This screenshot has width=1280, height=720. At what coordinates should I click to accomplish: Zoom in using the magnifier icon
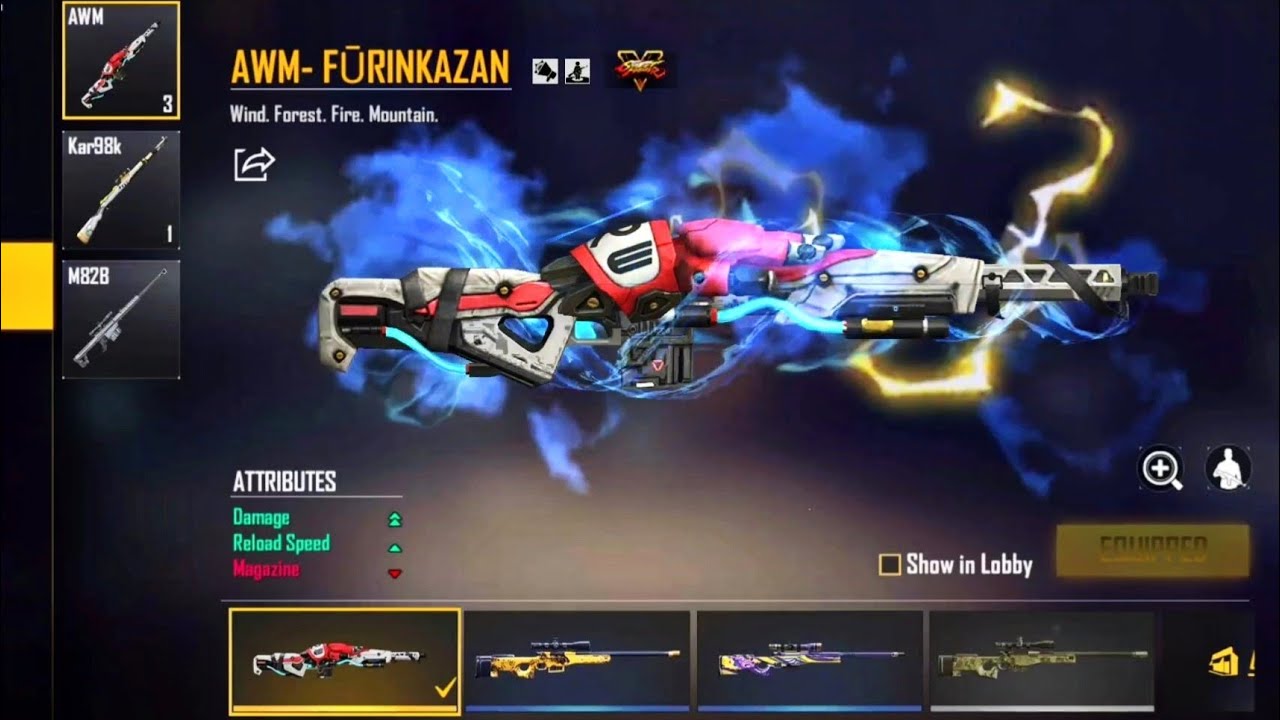point(1160,466)
